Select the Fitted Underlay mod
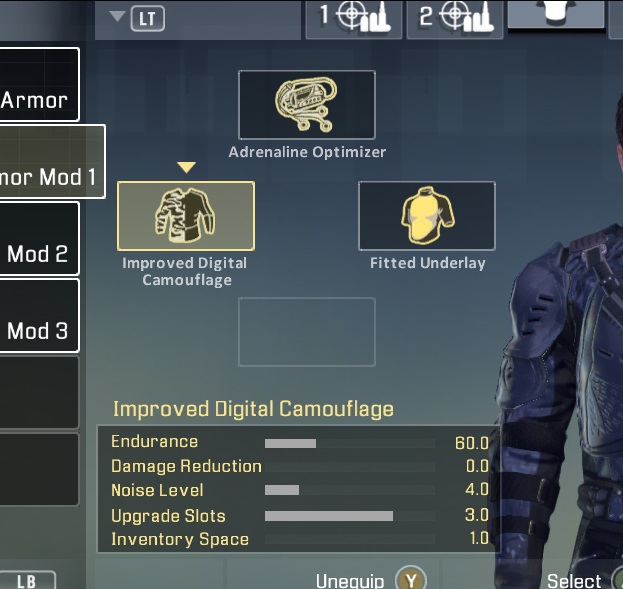The image size is (623, 589). coord(427,215)
